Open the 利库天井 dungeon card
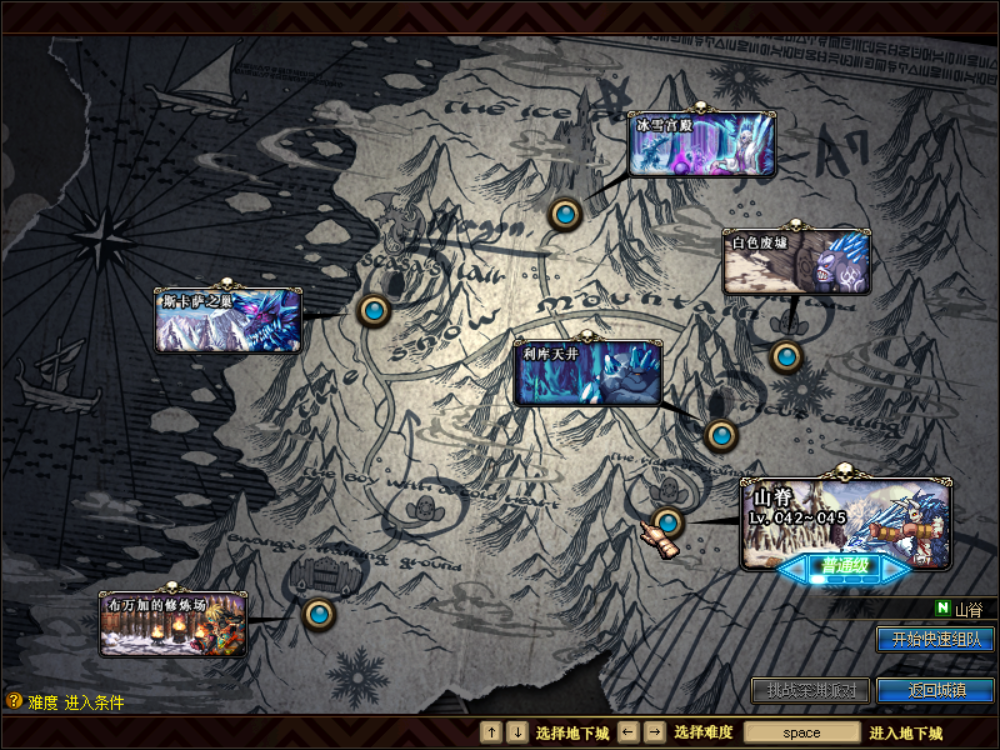 coord(588,373)
